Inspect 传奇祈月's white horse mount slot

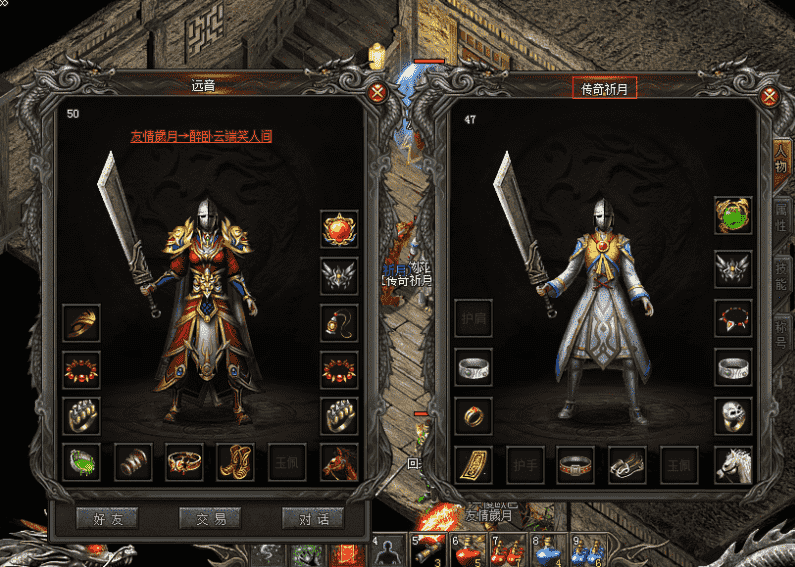pos(733,464)
